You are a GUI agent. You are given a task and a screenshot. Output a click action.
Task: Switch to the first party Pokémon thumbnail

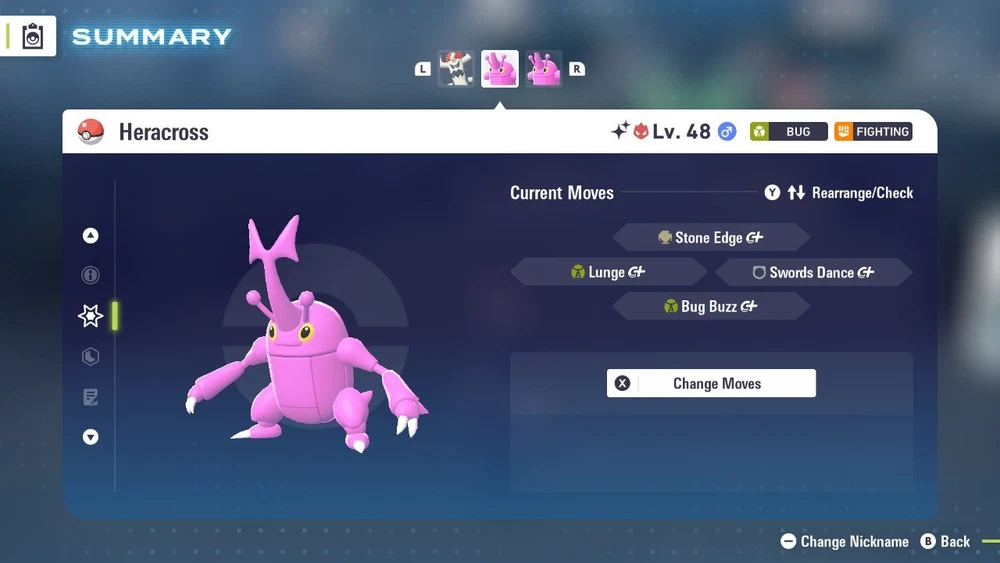[456, 69]
